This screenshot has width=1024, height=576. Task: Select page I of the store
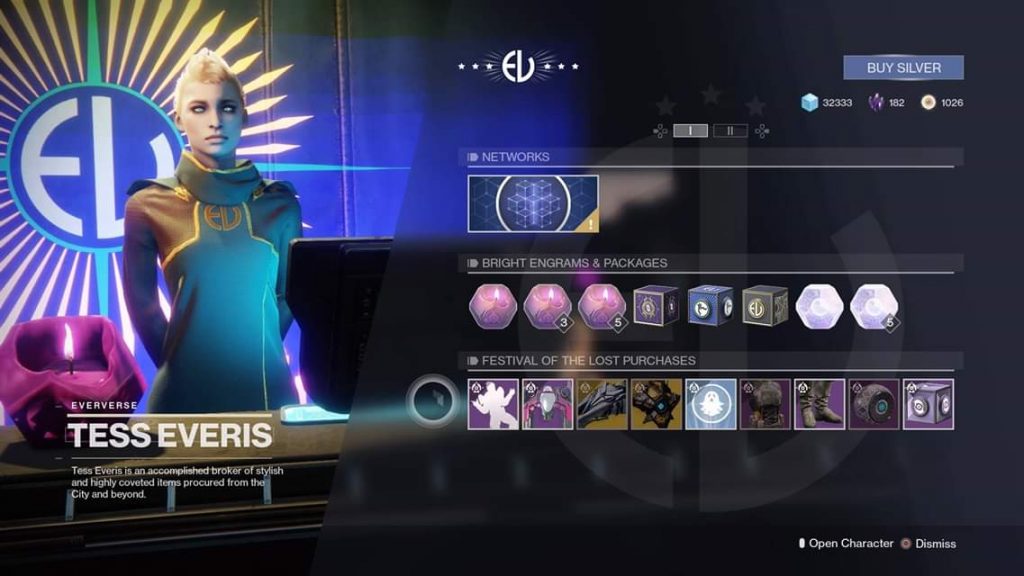click(691, 130)
